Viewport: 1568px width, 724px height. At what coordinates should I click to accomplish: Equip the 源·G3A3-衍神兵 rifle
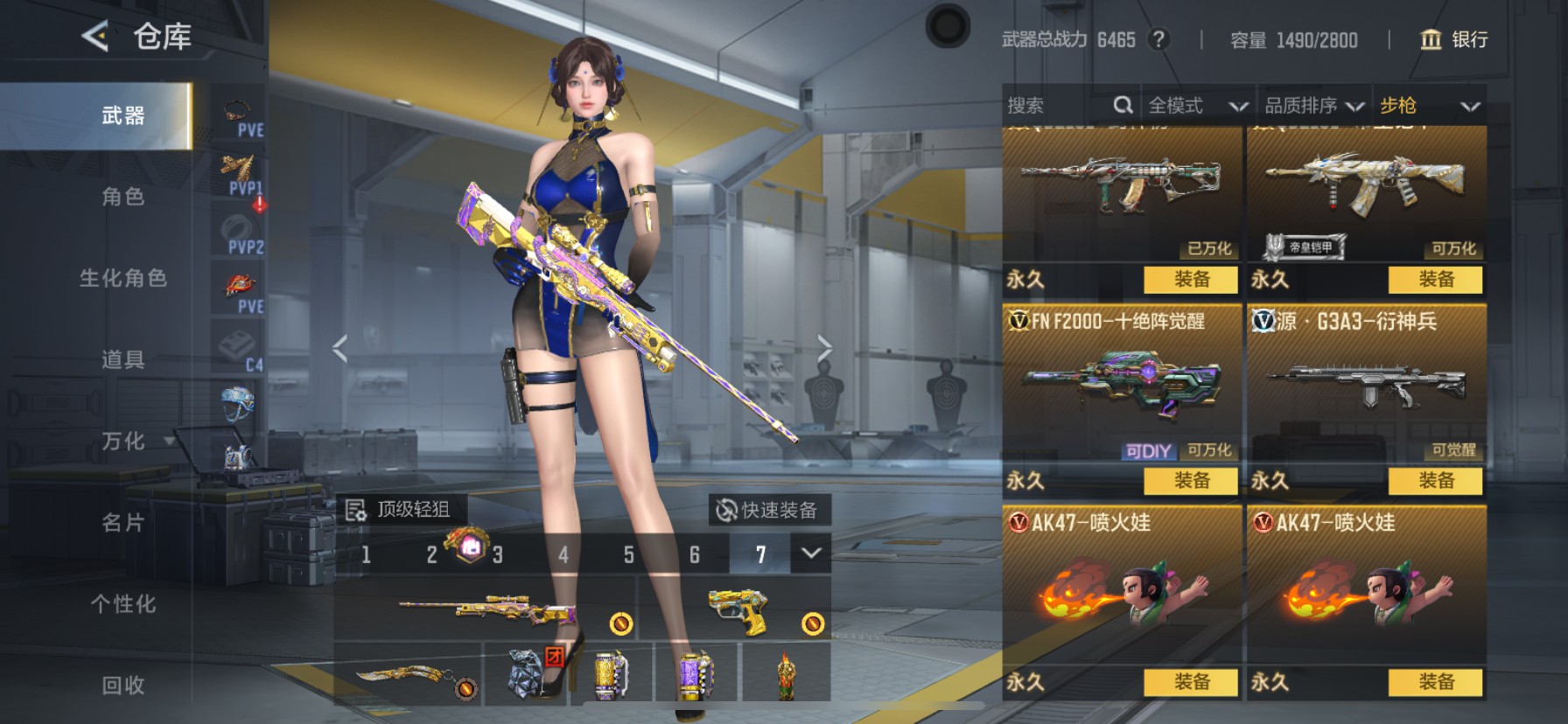(x=1433, y=481)
